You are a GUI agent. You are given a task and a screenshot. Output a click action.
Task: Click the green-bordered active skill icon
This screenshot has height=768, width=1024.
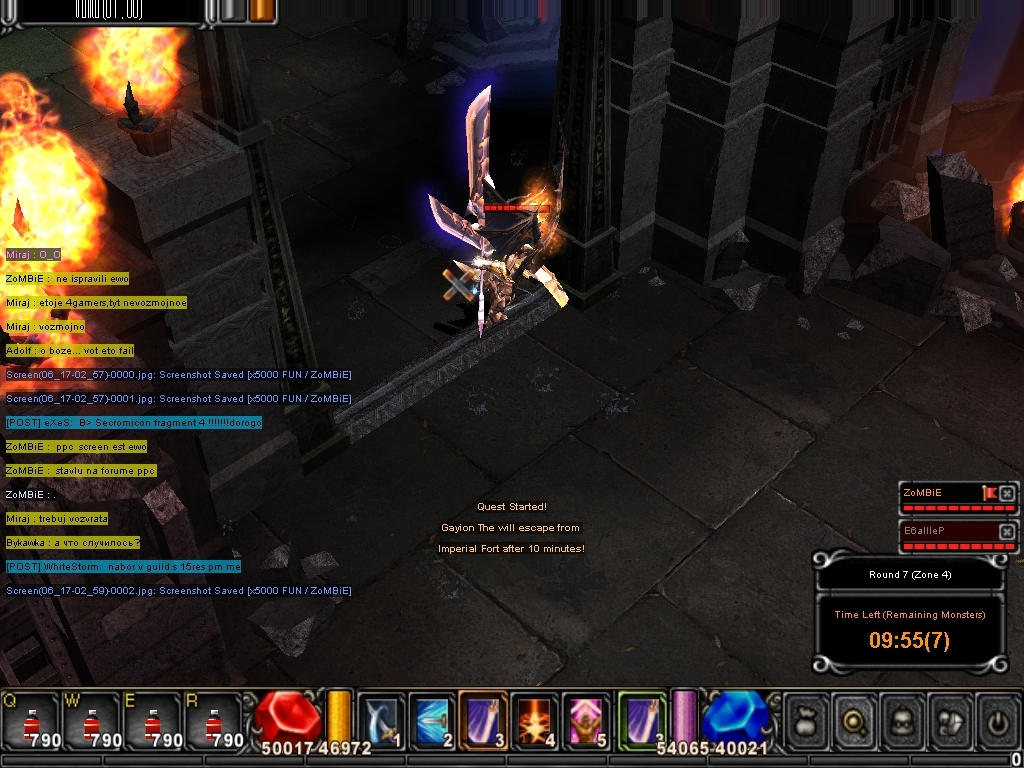(642, 720)
